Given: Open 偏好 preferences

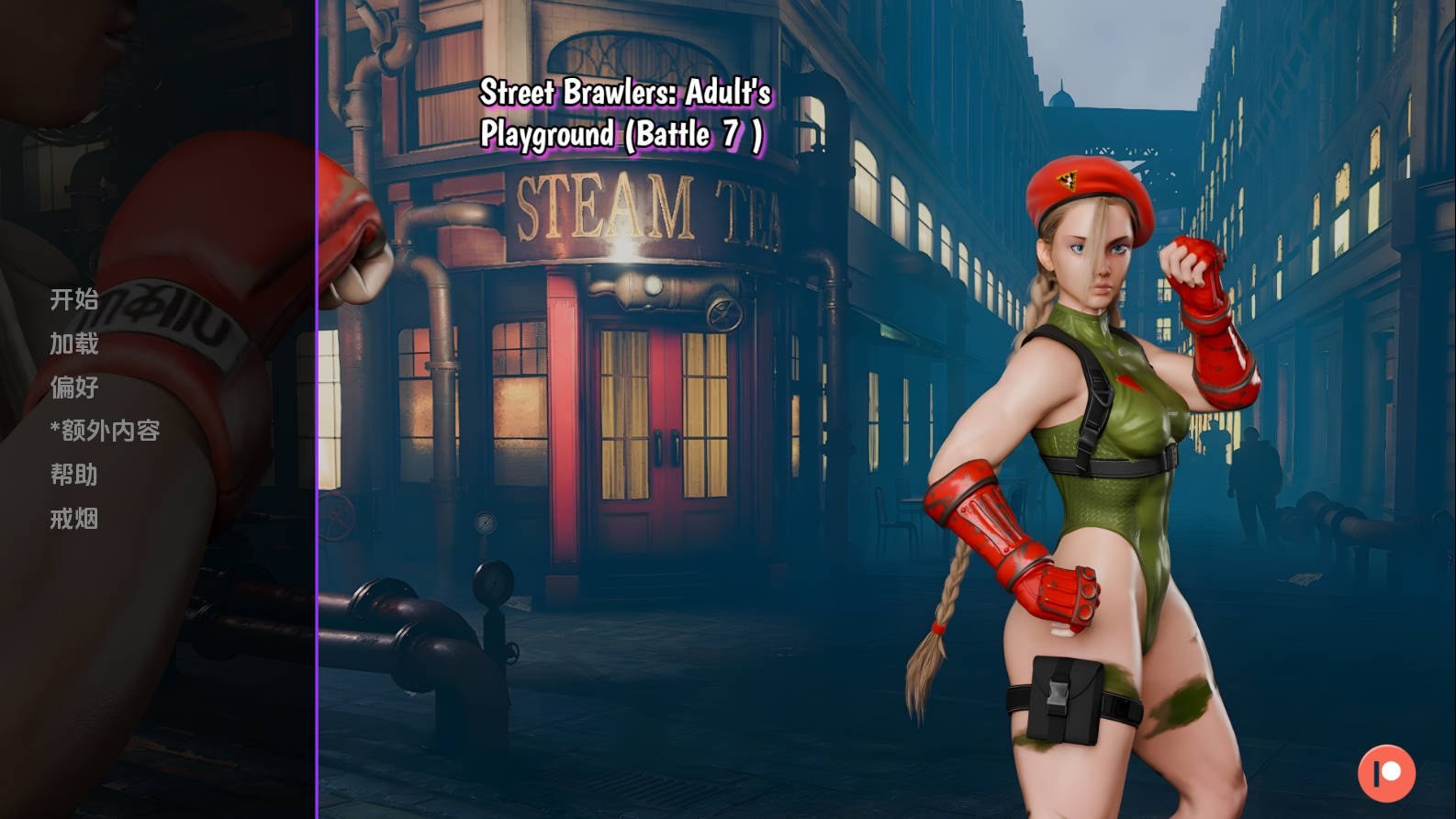Looking at the screenshot, I should [73, 387].
